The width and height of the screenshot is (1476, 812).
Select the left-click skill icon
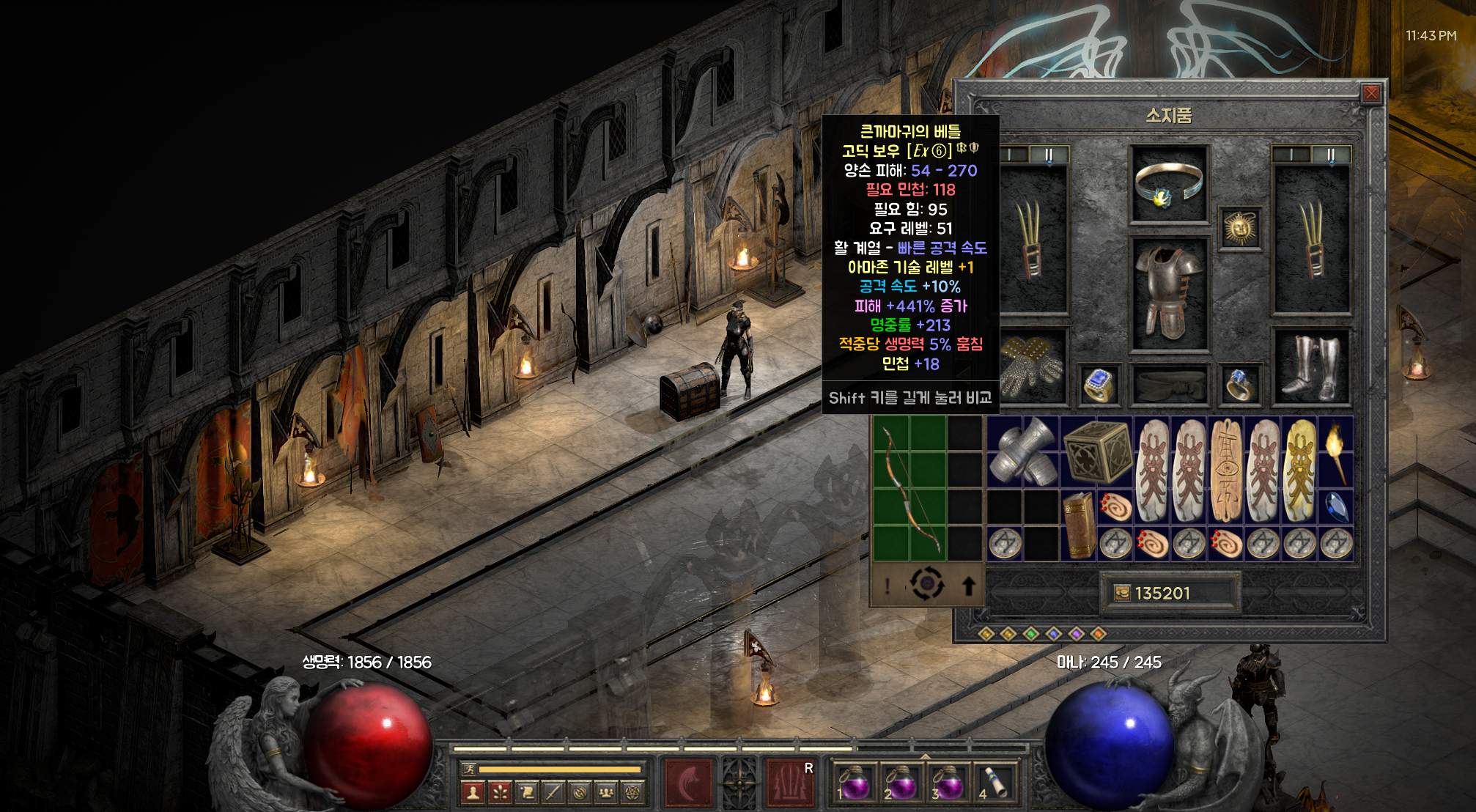point(688,783)
